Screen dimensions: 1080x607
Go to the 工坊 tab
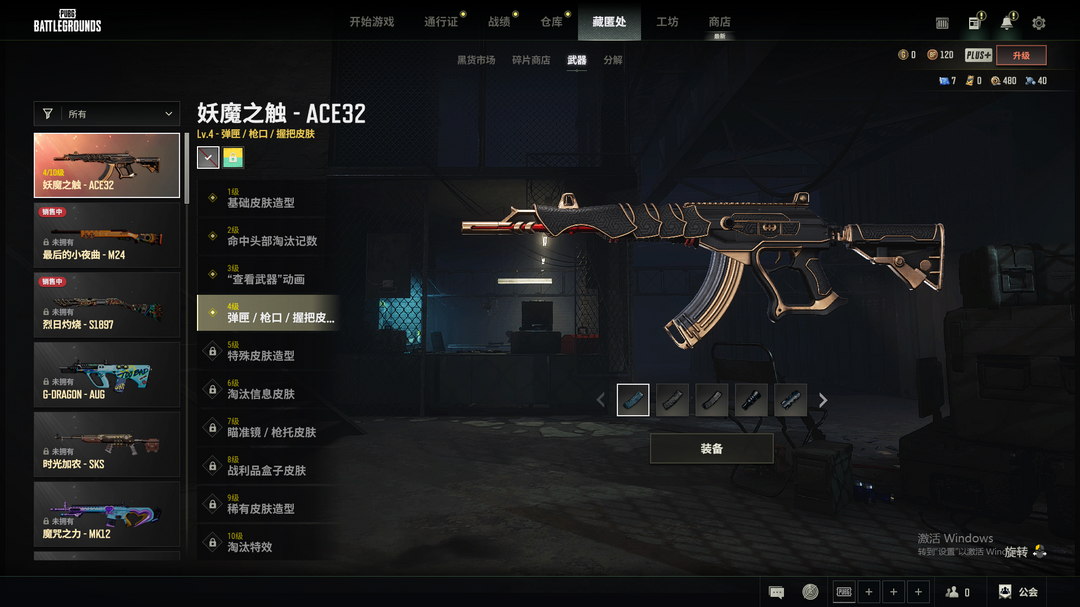click(x=667, y=22)
